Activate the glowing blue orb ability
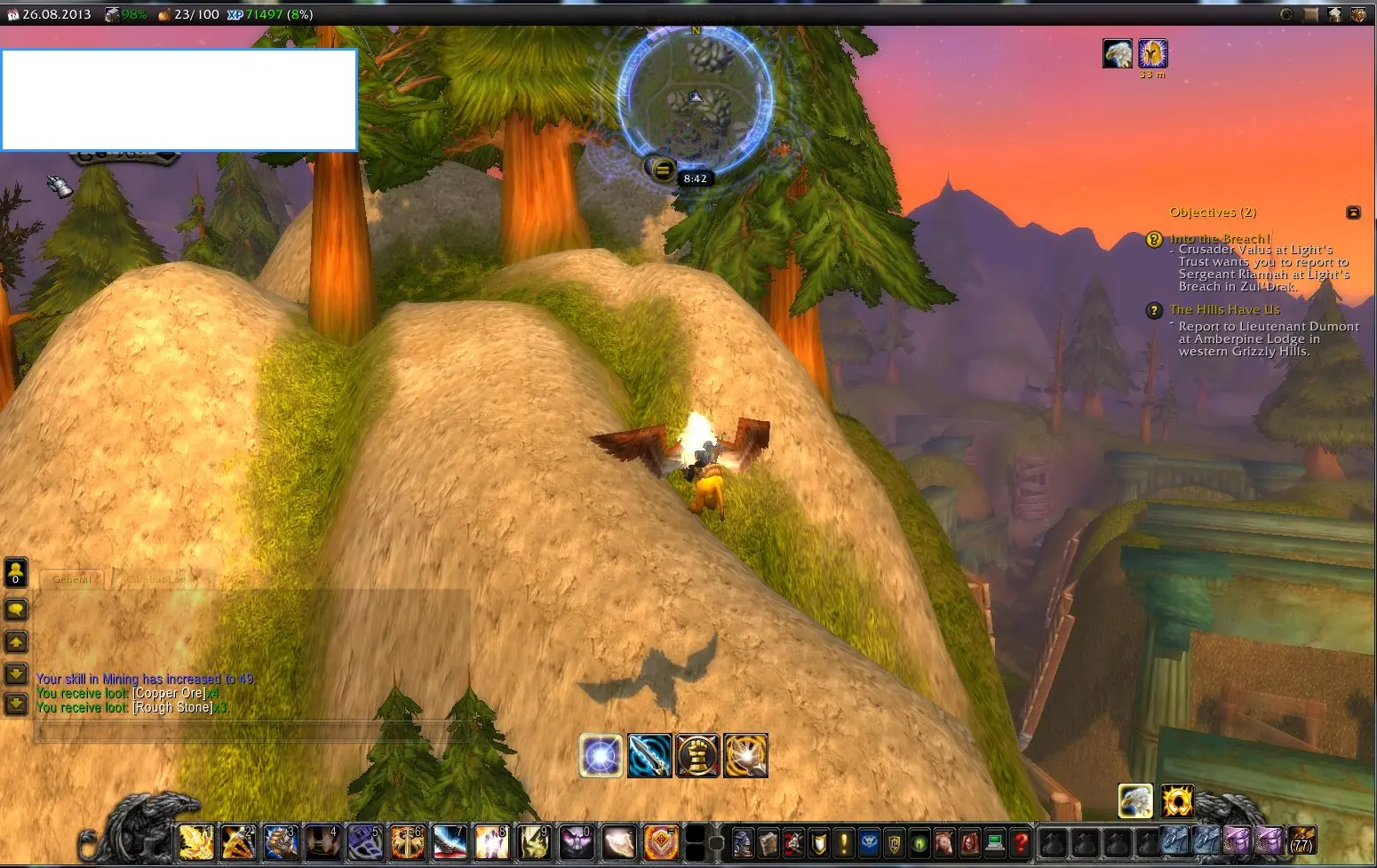Image resolution: width=1377 pixels, height=868 pixels. tap(601, 756)
